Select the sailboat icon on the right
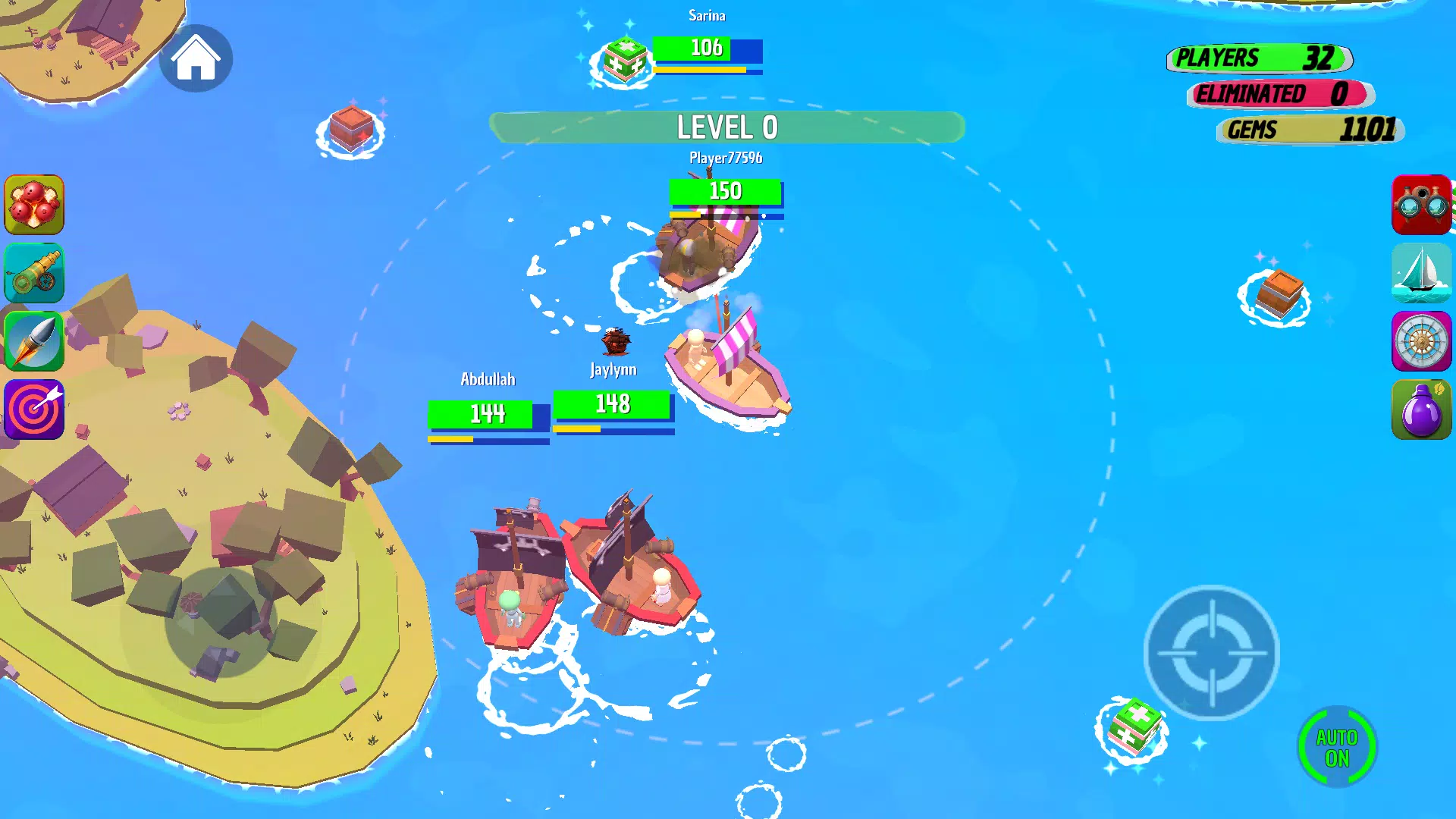 pyautogui.click(x=1422, y=273)
